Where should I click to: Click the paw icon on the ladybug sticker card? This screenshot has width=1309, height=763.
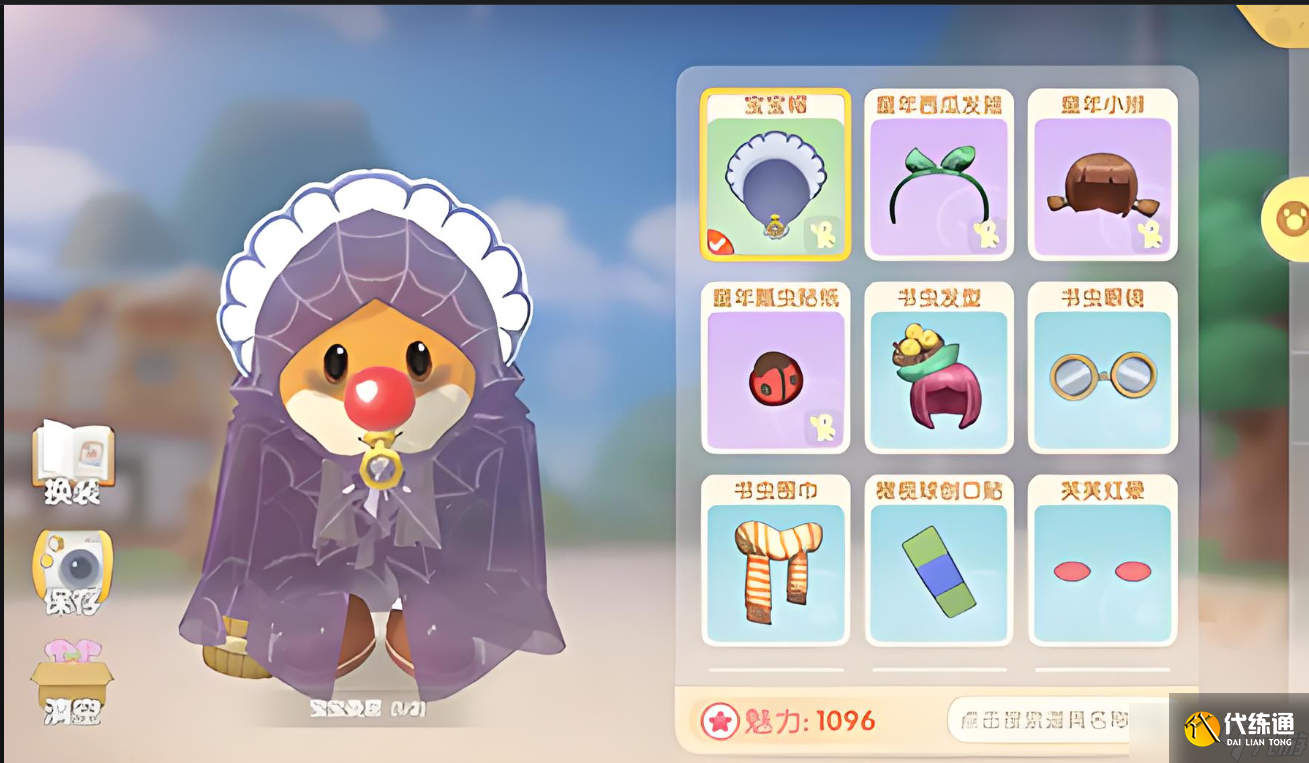click(x=823, y=427)
